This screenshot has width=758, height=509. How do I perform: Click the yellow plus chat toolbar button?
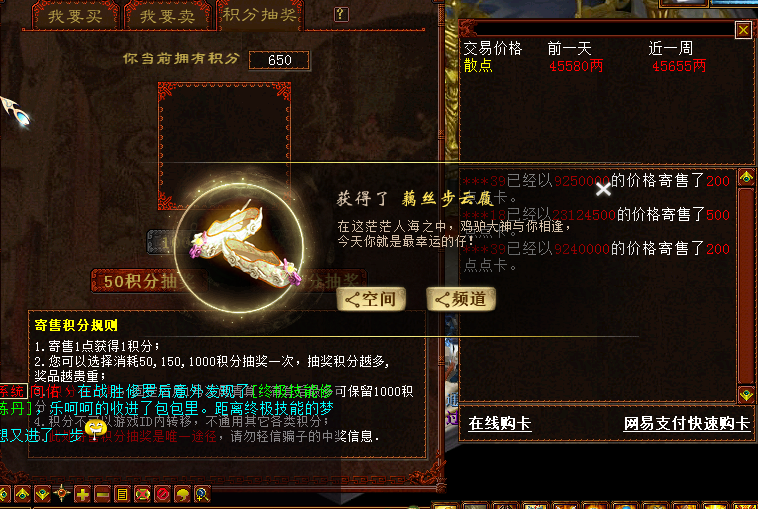[x=82, y=494]
